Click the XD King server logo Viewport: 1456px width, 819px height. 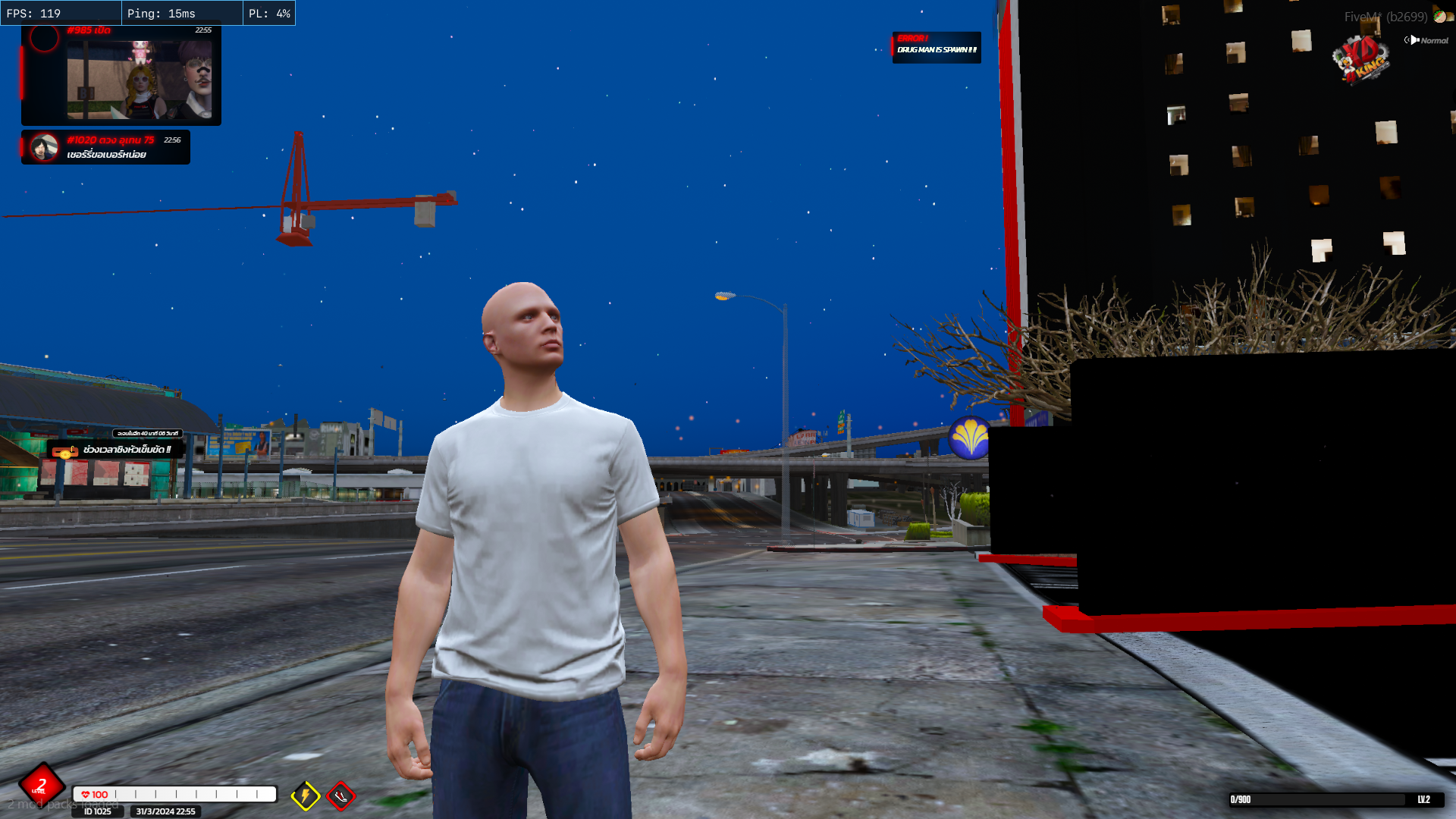tap(1361, 59)
